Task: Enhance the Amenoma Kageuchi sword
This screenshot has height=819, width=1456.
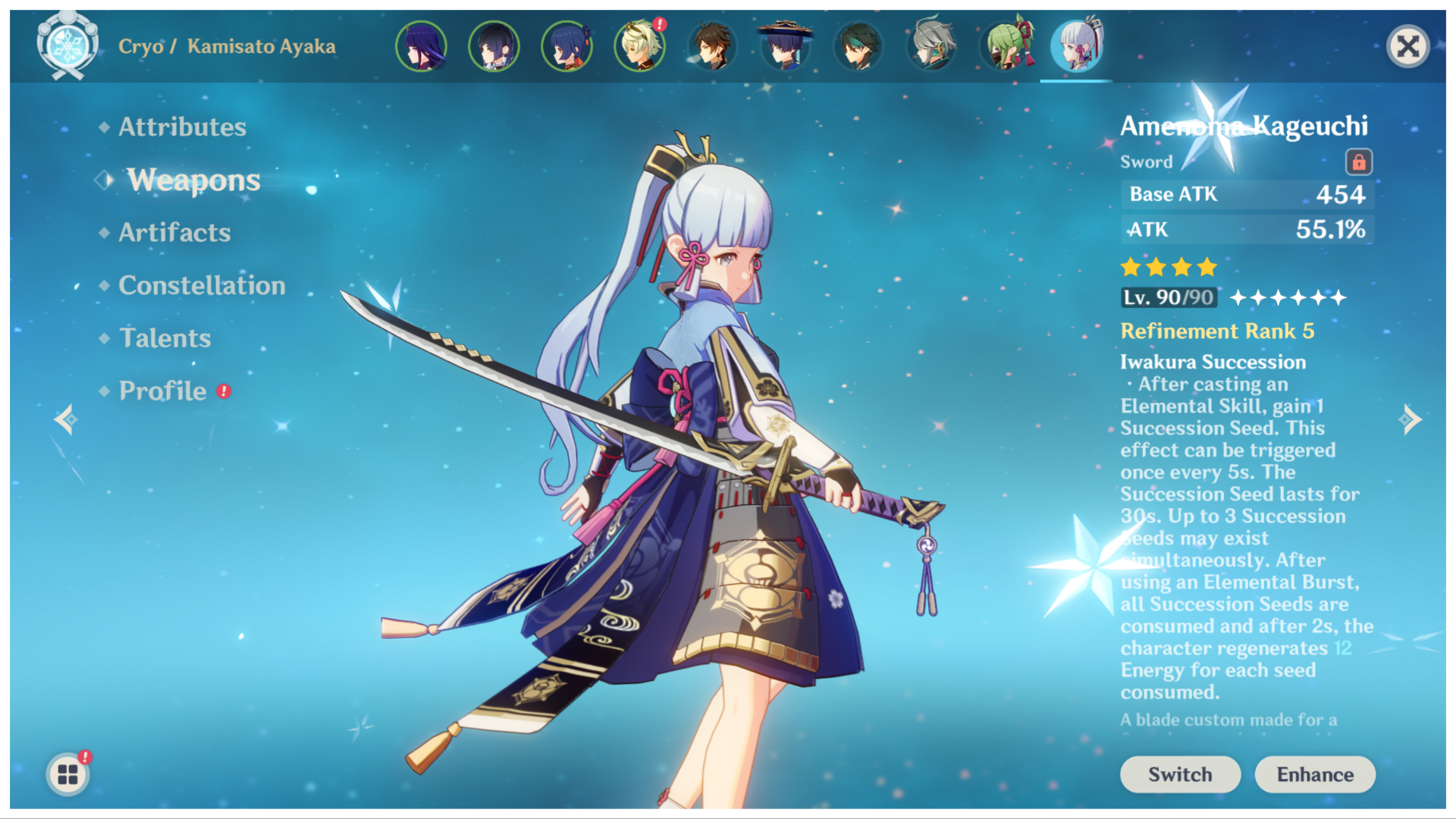Action: point(1314,774)
